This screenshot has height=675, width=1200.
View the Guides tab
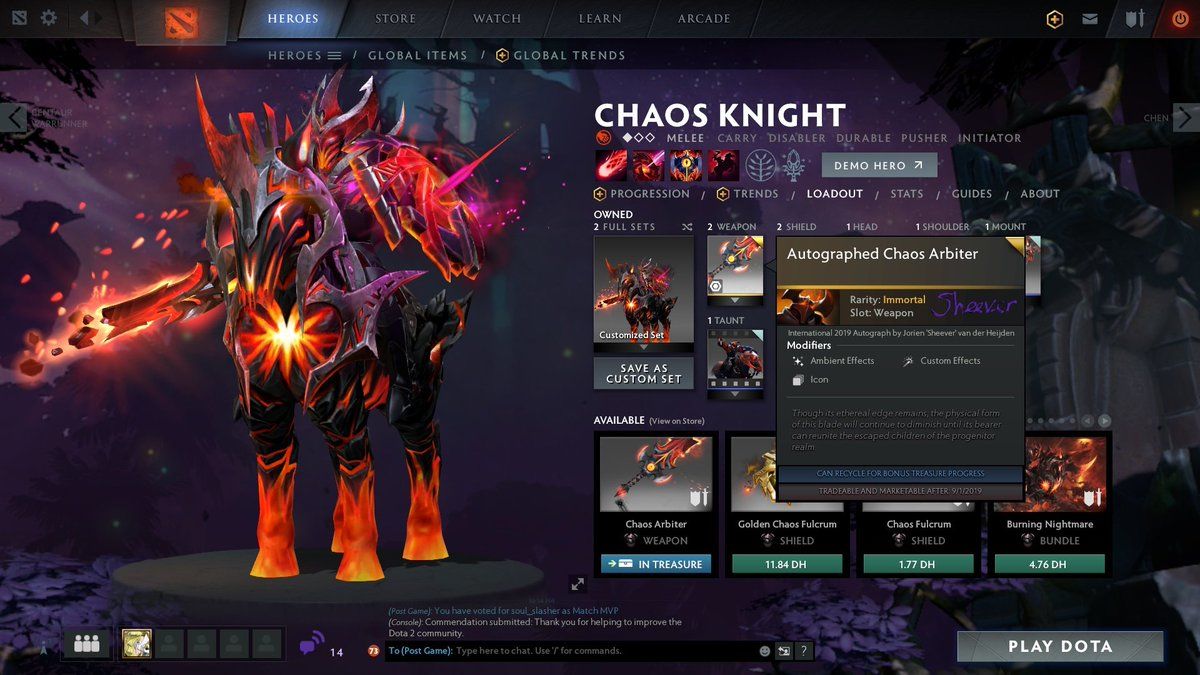coord(971,194)
